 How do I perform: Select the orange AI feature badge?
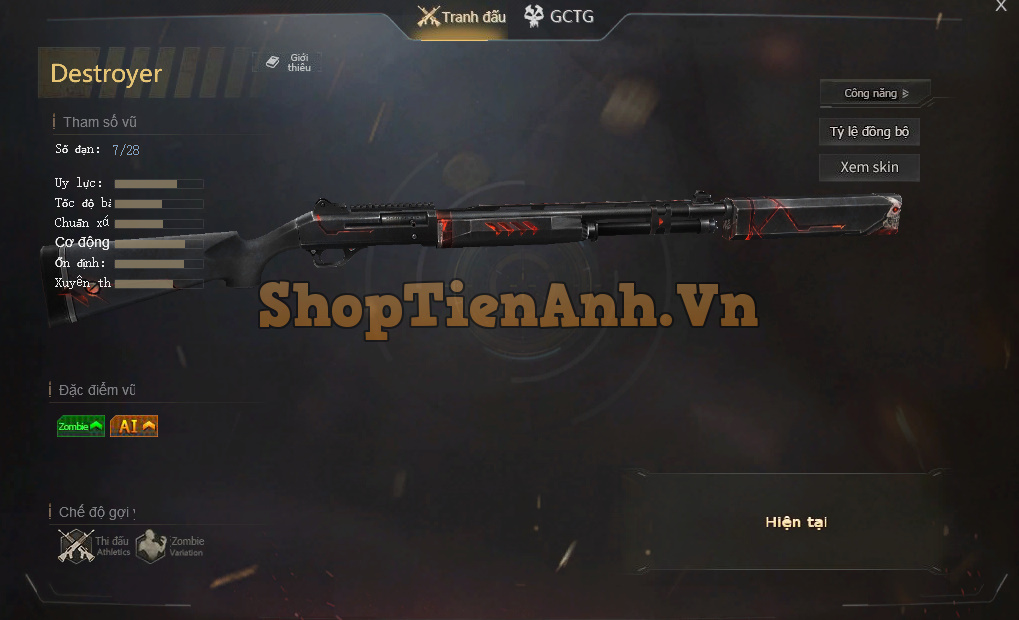pos(134,426)
